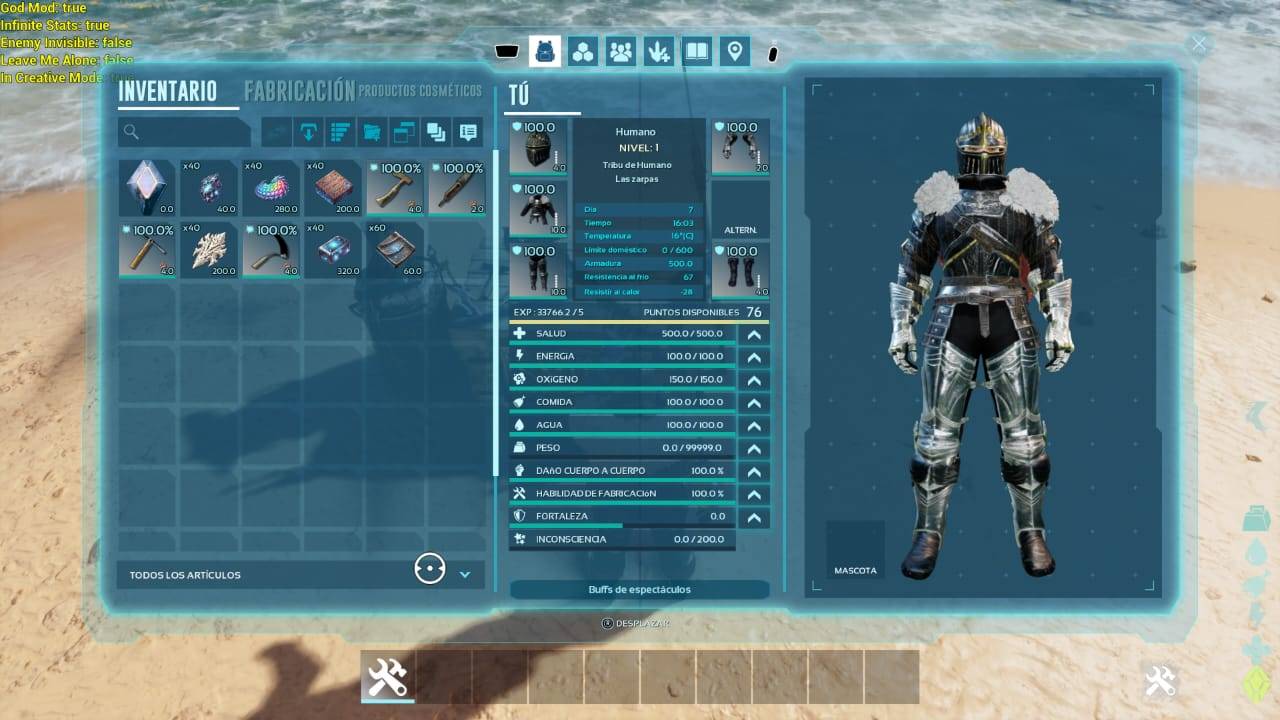This screenshot has height=720, width=1280.
Task: Open the tribe members tab
Action: click(x=621, y=51)
